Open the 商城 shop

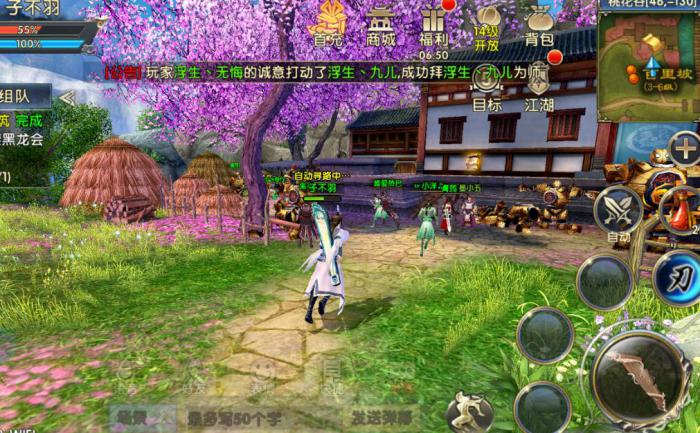point(380,25)
